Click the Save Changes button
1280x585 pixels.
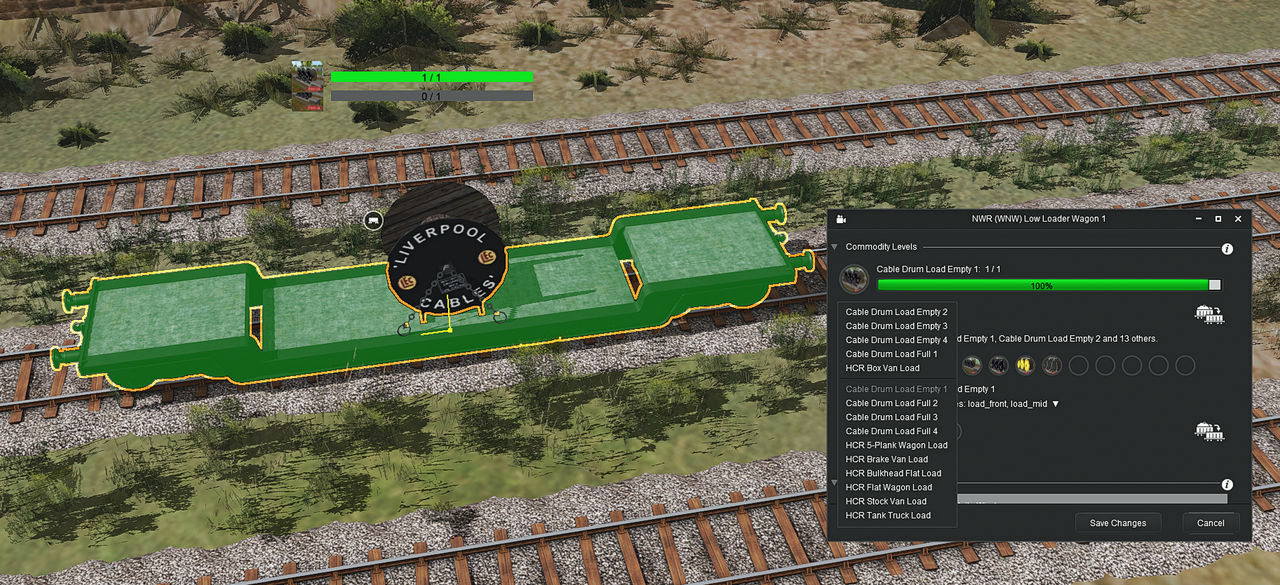pos(1118,523)
